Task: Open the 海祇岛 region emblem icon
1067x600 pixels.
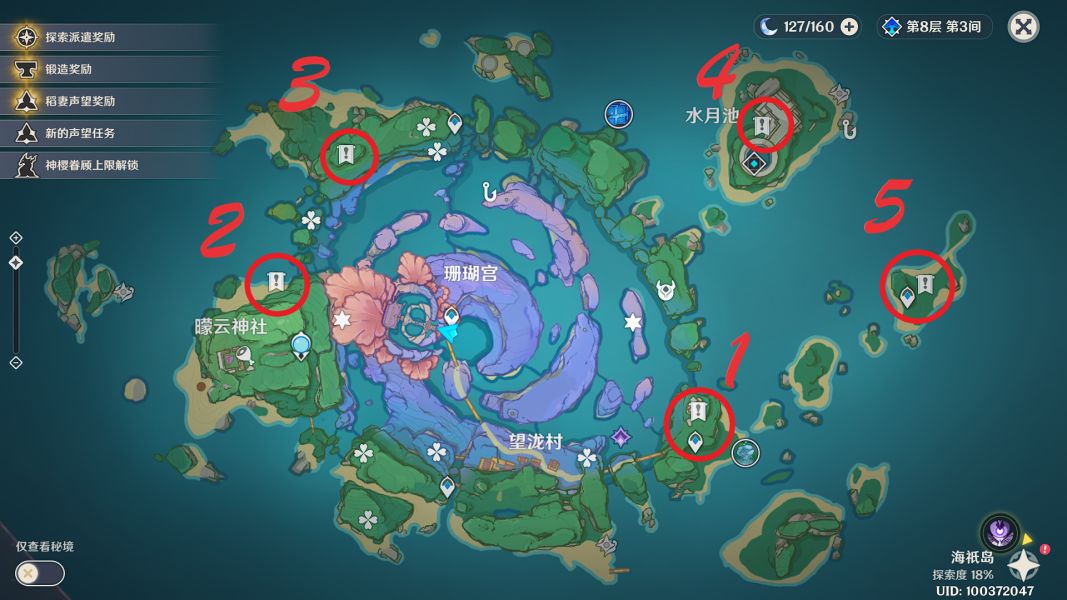Action: pos(997,530)
